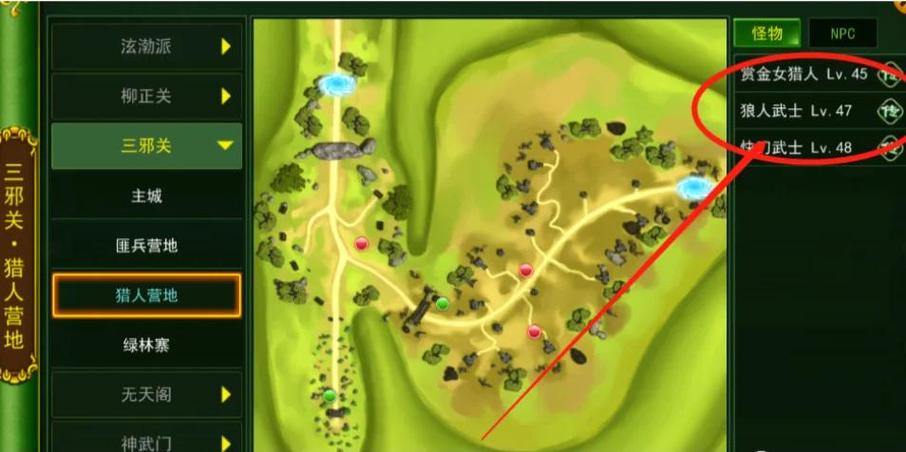906x452 pixels.
Task: Expand the 无天阁 region
Action: pyautogui.click(x=147, y=394)
